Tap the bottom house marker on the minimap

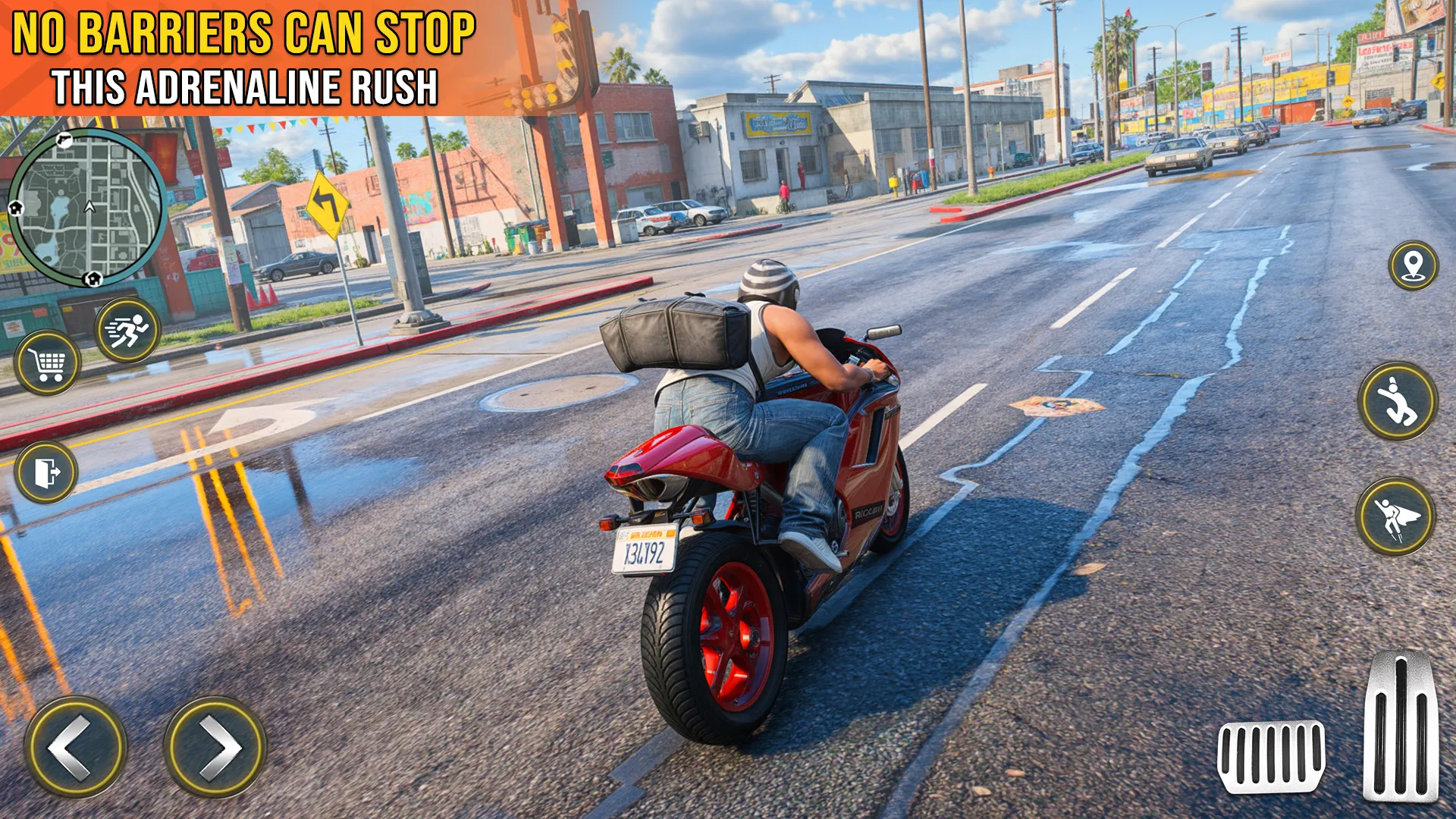(94, 278)
